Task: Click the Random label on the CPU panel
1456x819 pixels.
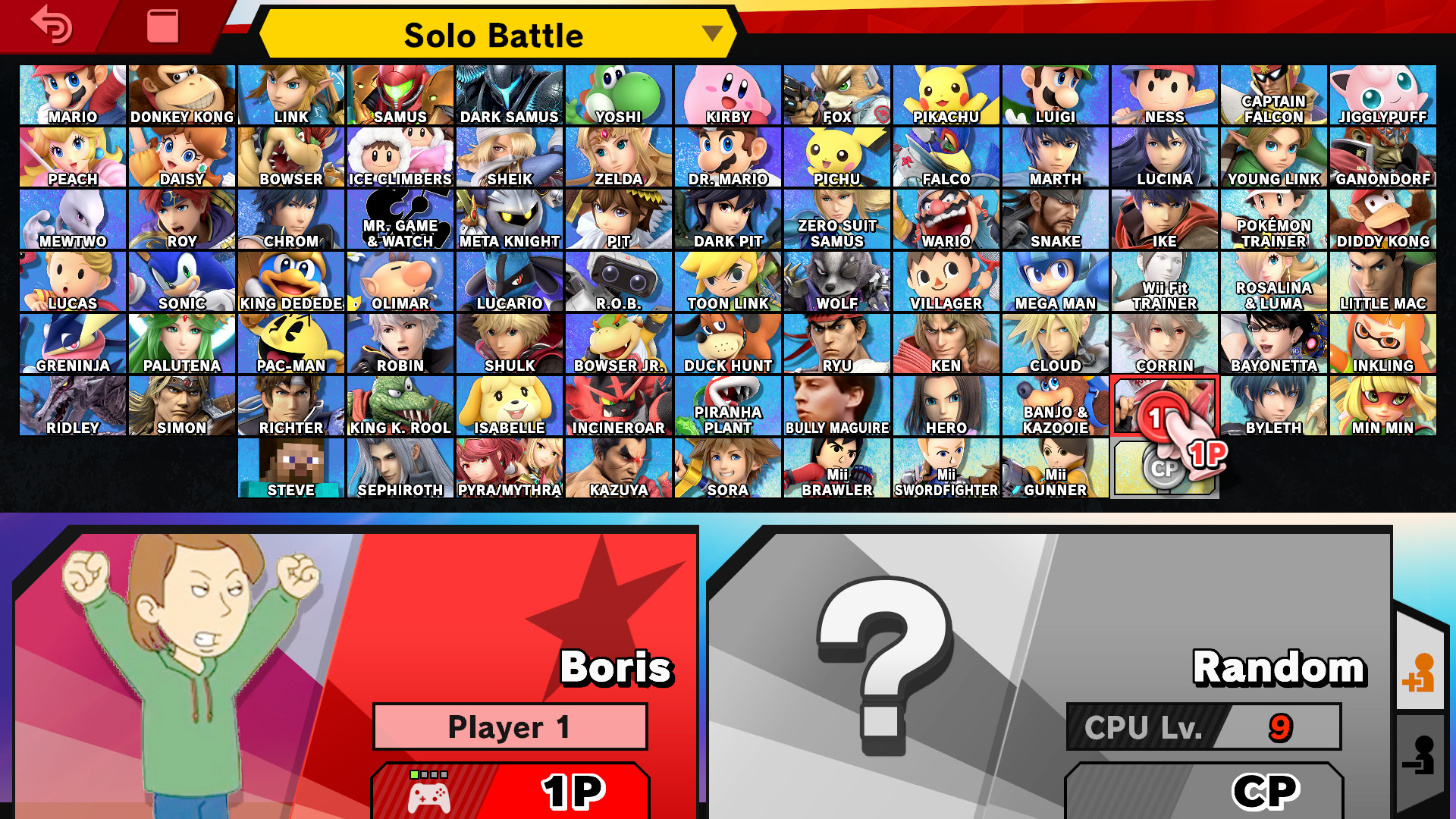Action: (1278, 668)
